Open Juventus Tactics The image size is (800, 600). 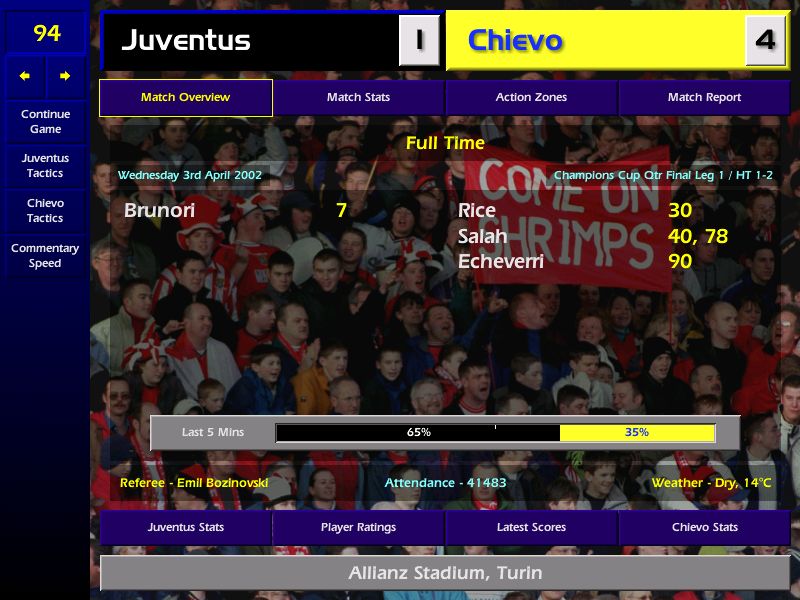coord(45,165)
